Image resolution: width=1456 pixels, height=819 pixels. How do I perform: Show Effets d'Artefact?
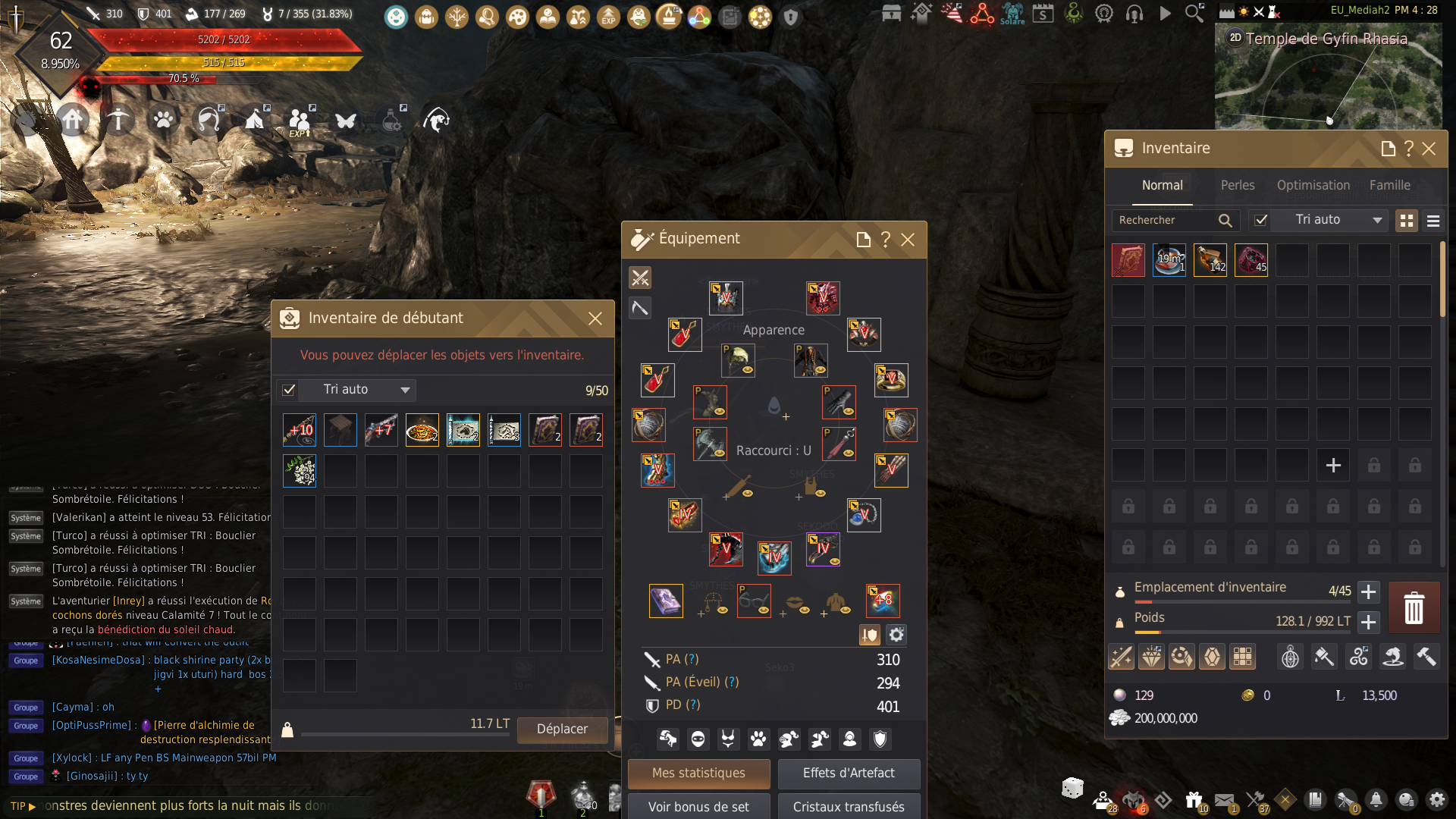click(849, 773)
